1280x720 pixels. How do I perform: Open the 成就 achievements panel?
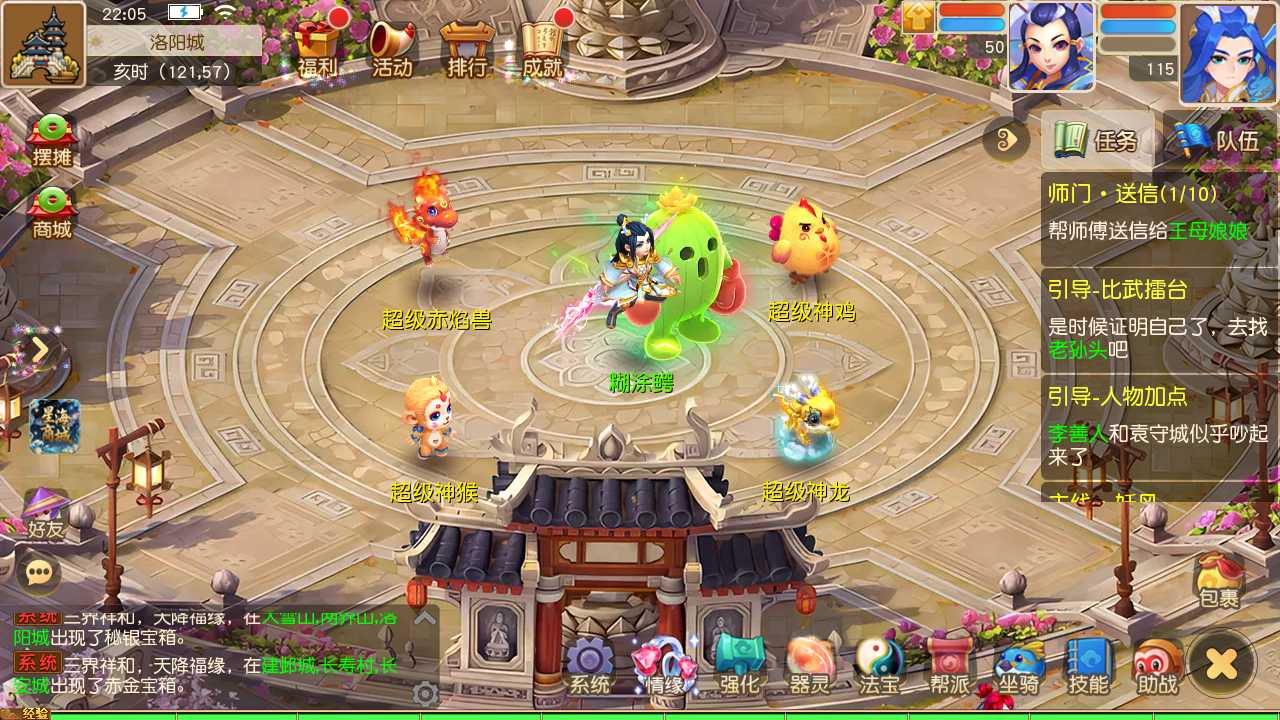[x=542, y=45]
